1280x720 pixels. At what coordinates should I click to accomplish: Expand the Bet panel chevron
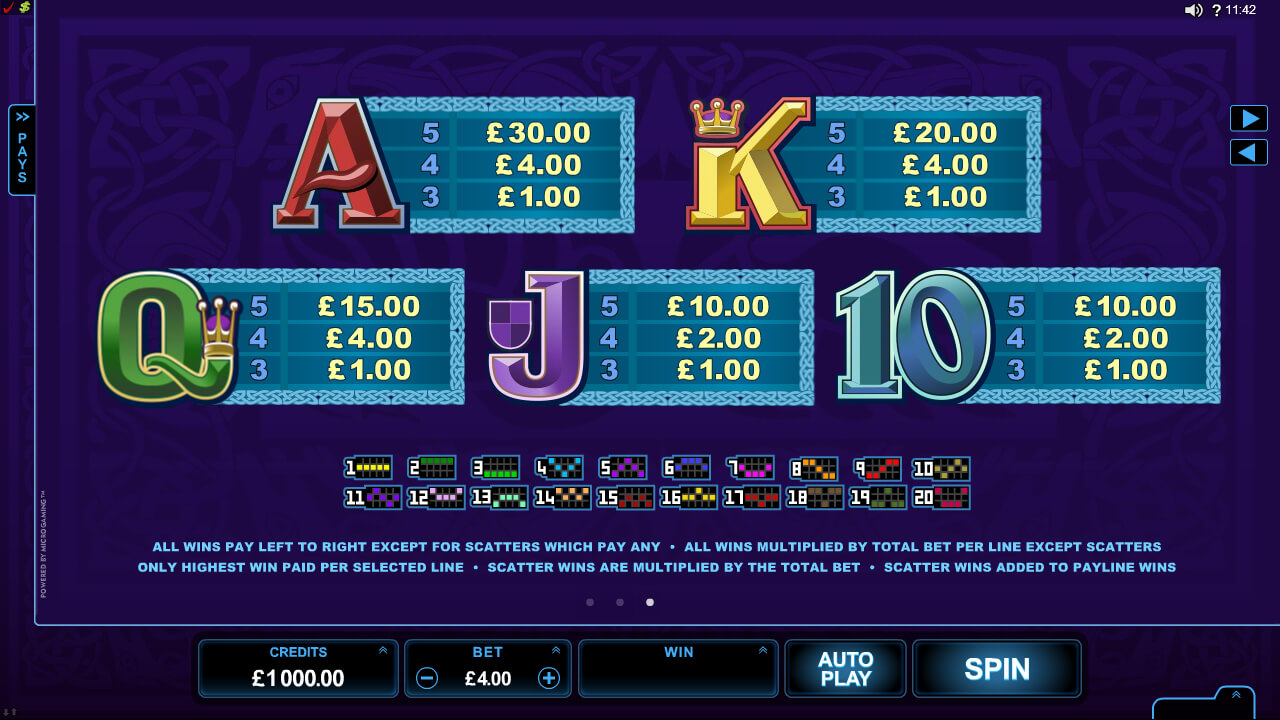pos(556,650)
